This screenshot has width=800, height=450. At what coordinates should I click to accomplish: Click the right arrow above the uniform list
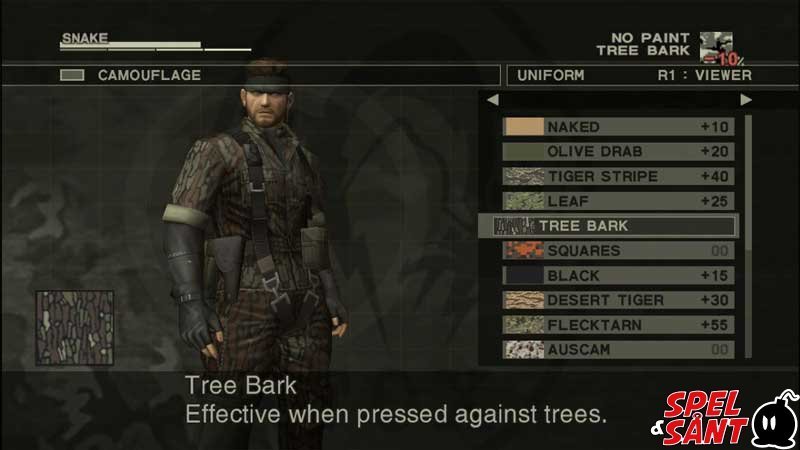tap(746, 100)
